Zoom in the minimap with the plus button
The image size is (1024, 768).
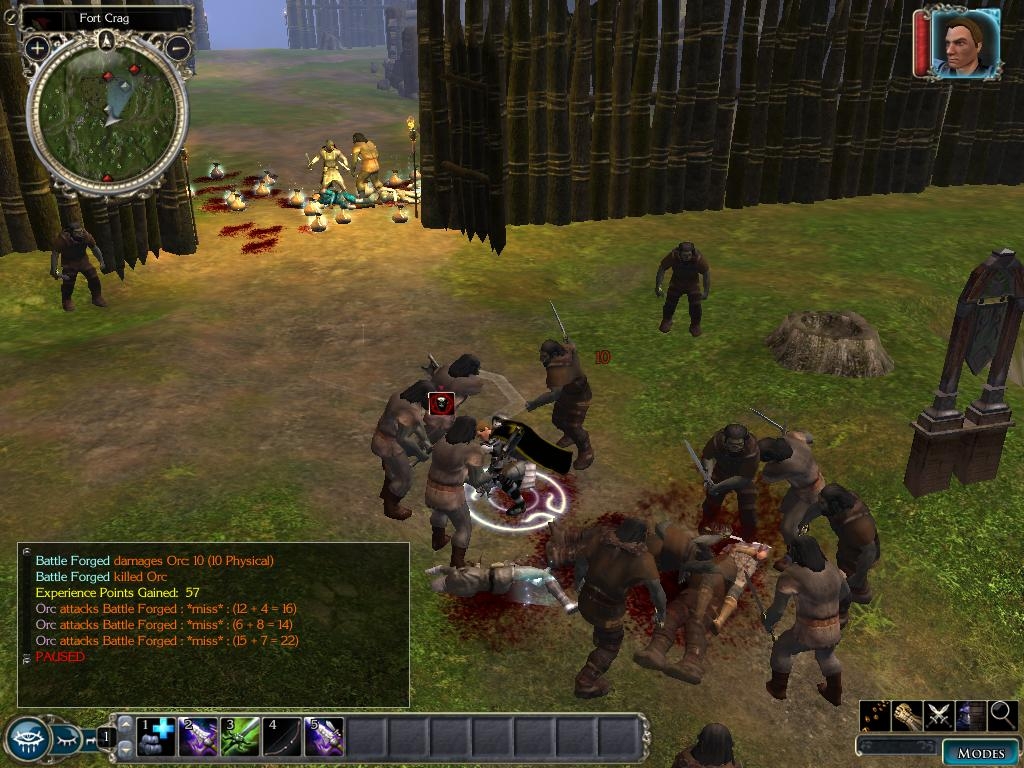tap(37, 47)
